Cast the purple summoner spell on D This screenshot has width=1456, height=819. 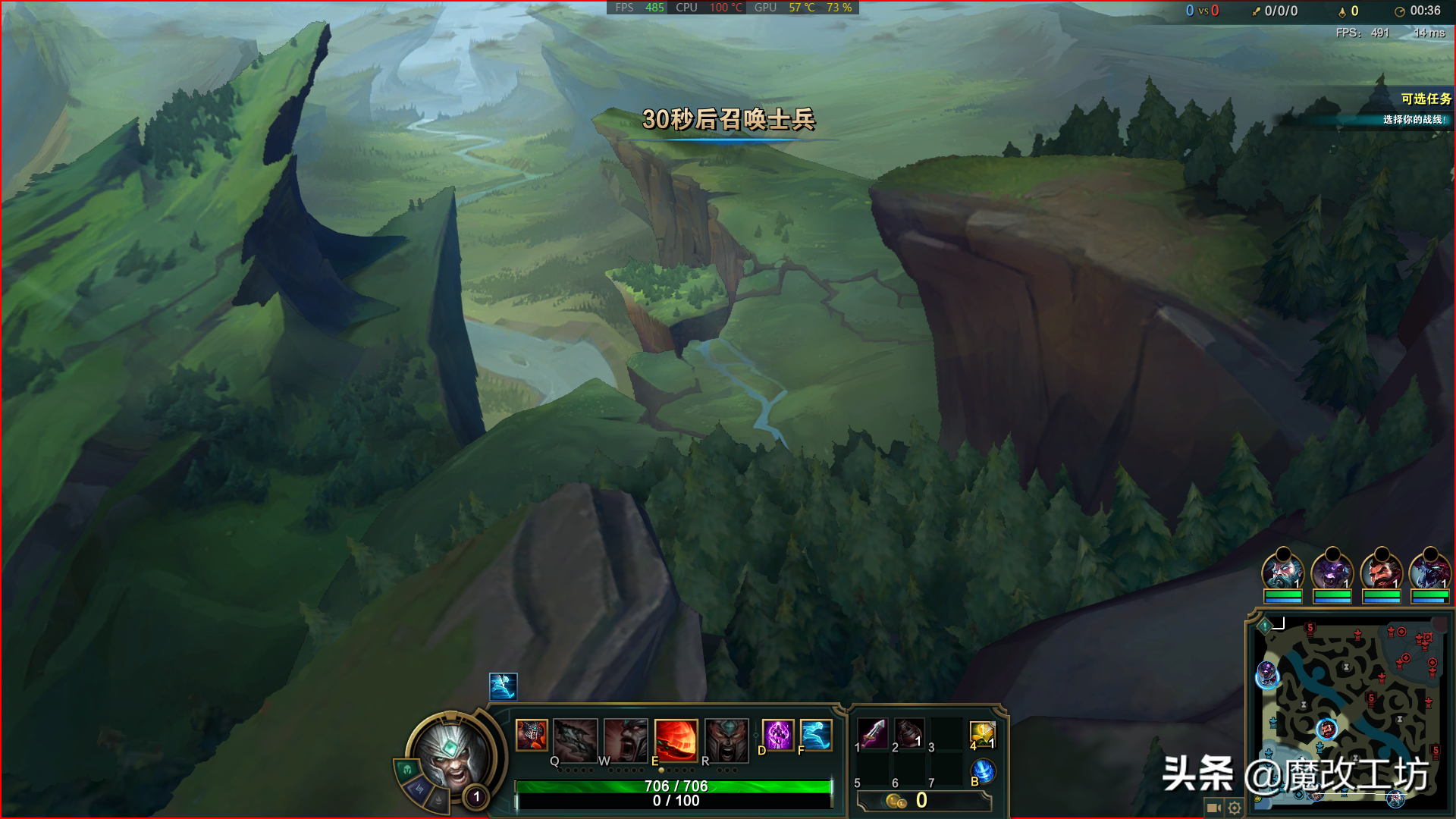(x=777, y=735)
